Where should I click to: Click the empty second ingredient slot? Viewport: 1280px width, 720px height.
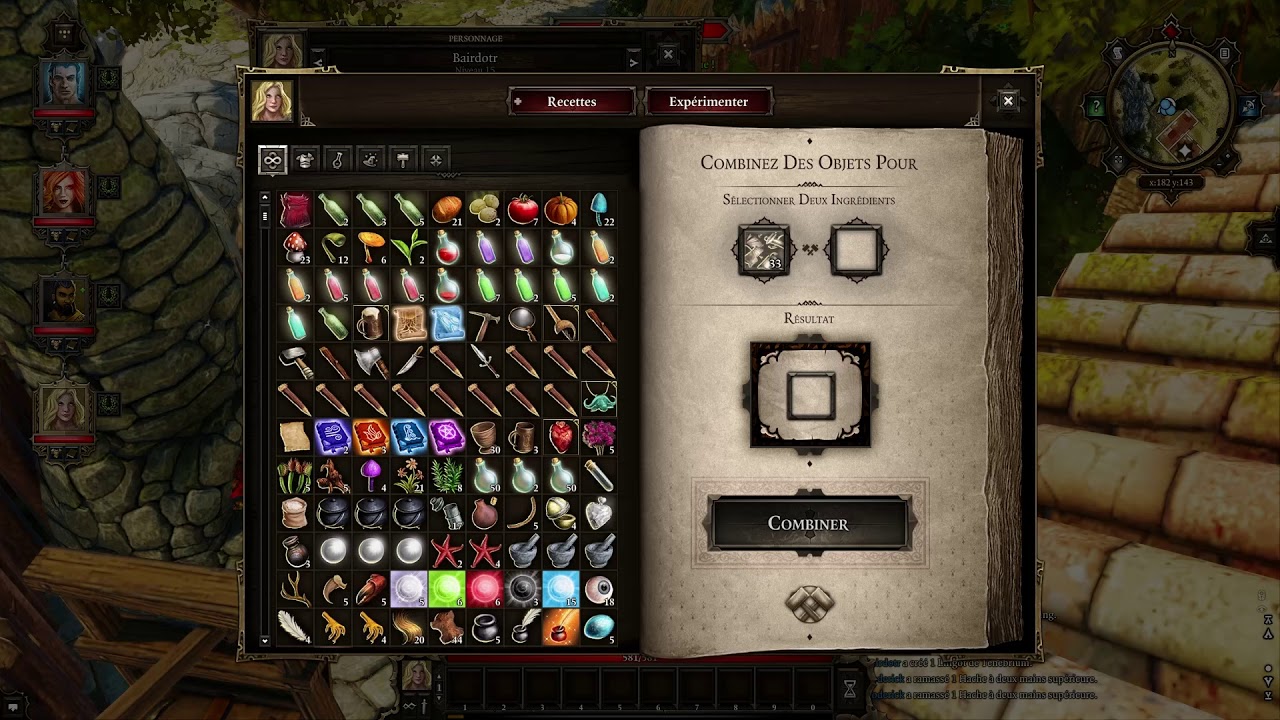click(855, 250)
